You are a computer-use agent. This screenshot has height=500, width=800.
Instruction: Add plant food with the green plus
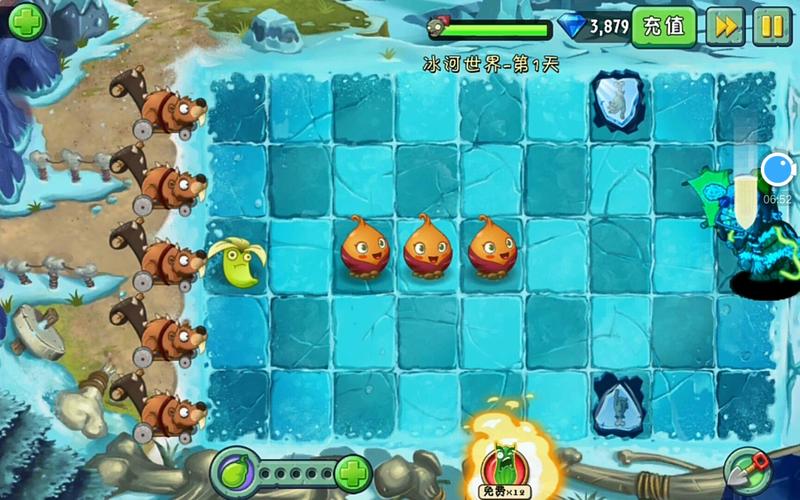coord(352,472)
